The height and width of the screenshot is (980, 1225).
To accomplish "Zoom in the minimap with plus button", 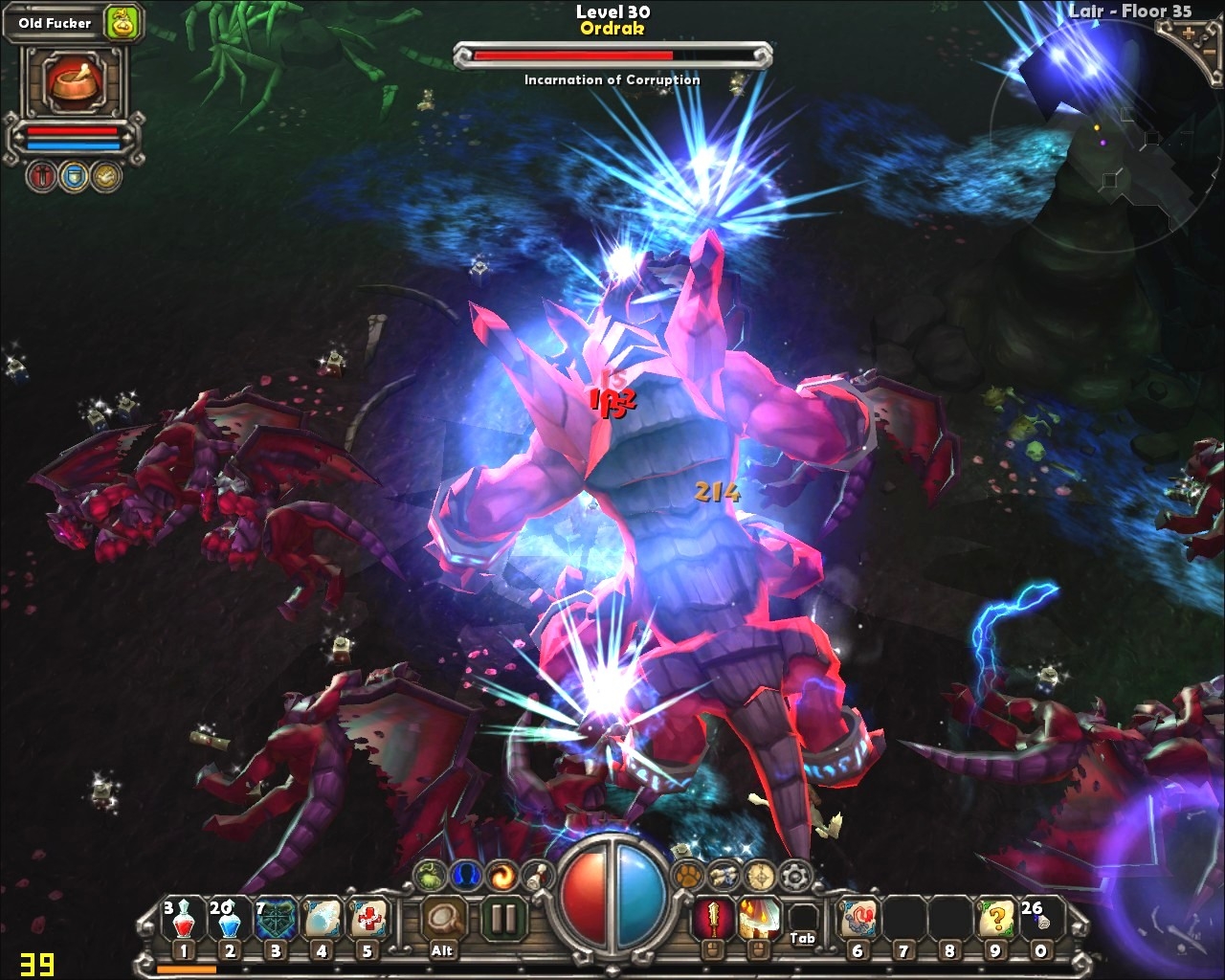I will (x=1189, y=33).
